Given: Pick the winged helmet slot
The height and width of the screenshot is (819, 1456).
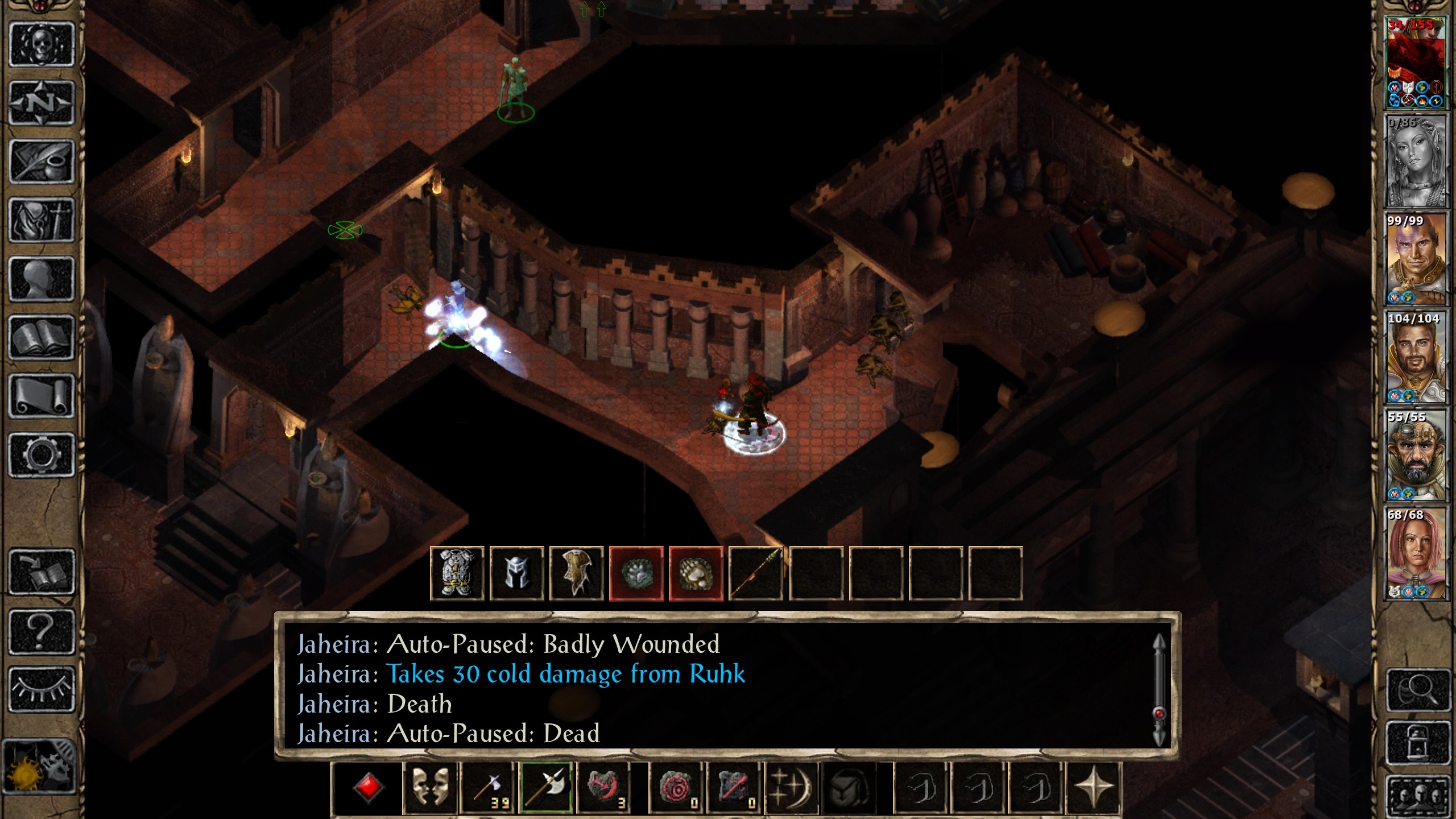Looking at the screenshot, I should 517,573.
